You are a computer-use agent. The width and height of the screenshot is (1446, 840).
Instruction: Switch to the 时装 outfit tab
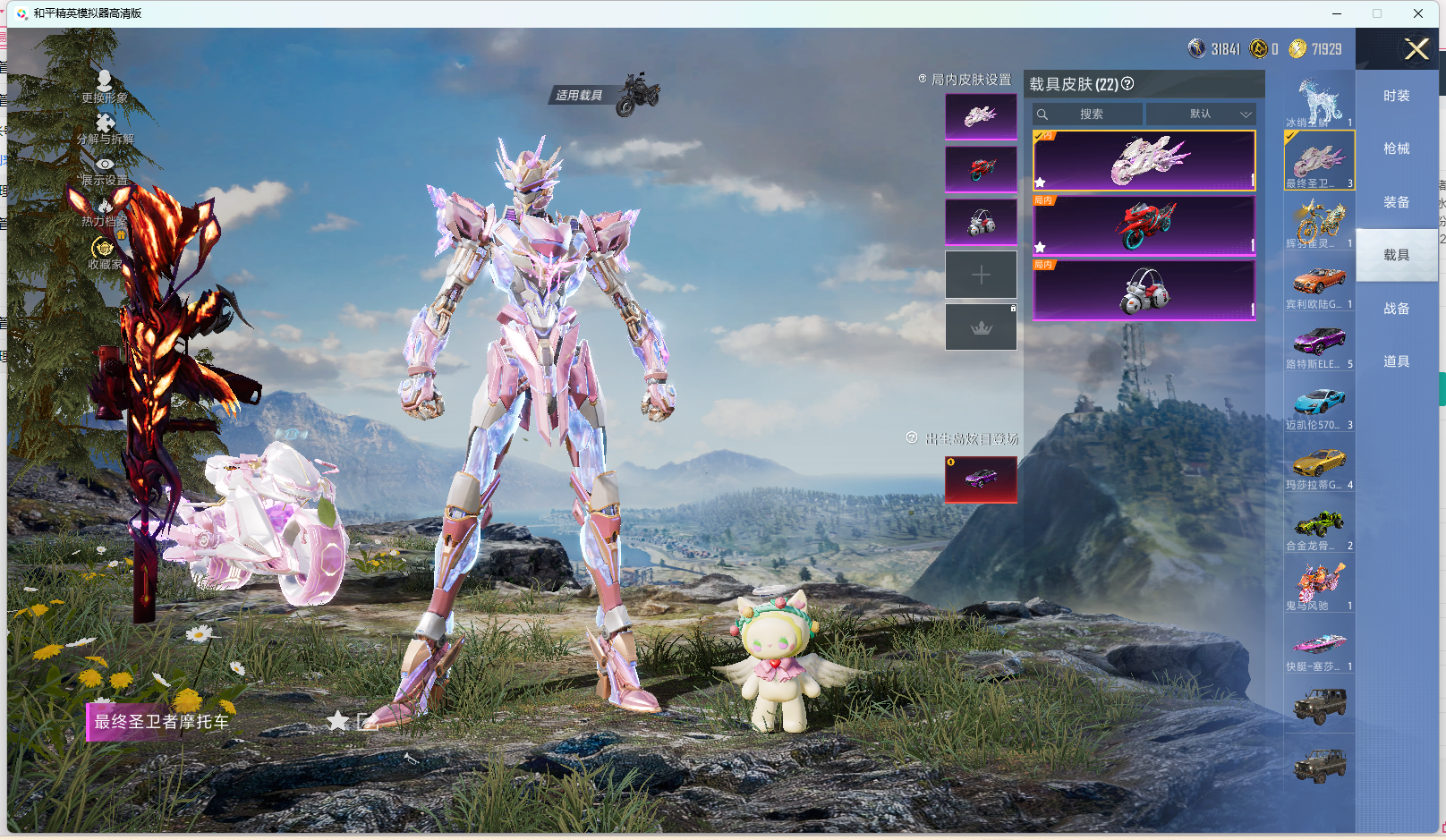click(1396, 96)
